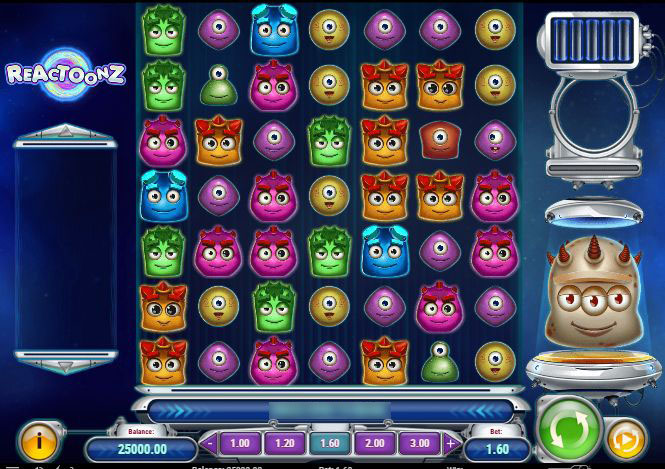The image size is (665, 469).
Task: Spin the reels with the green button
Action: coord(569,429)
